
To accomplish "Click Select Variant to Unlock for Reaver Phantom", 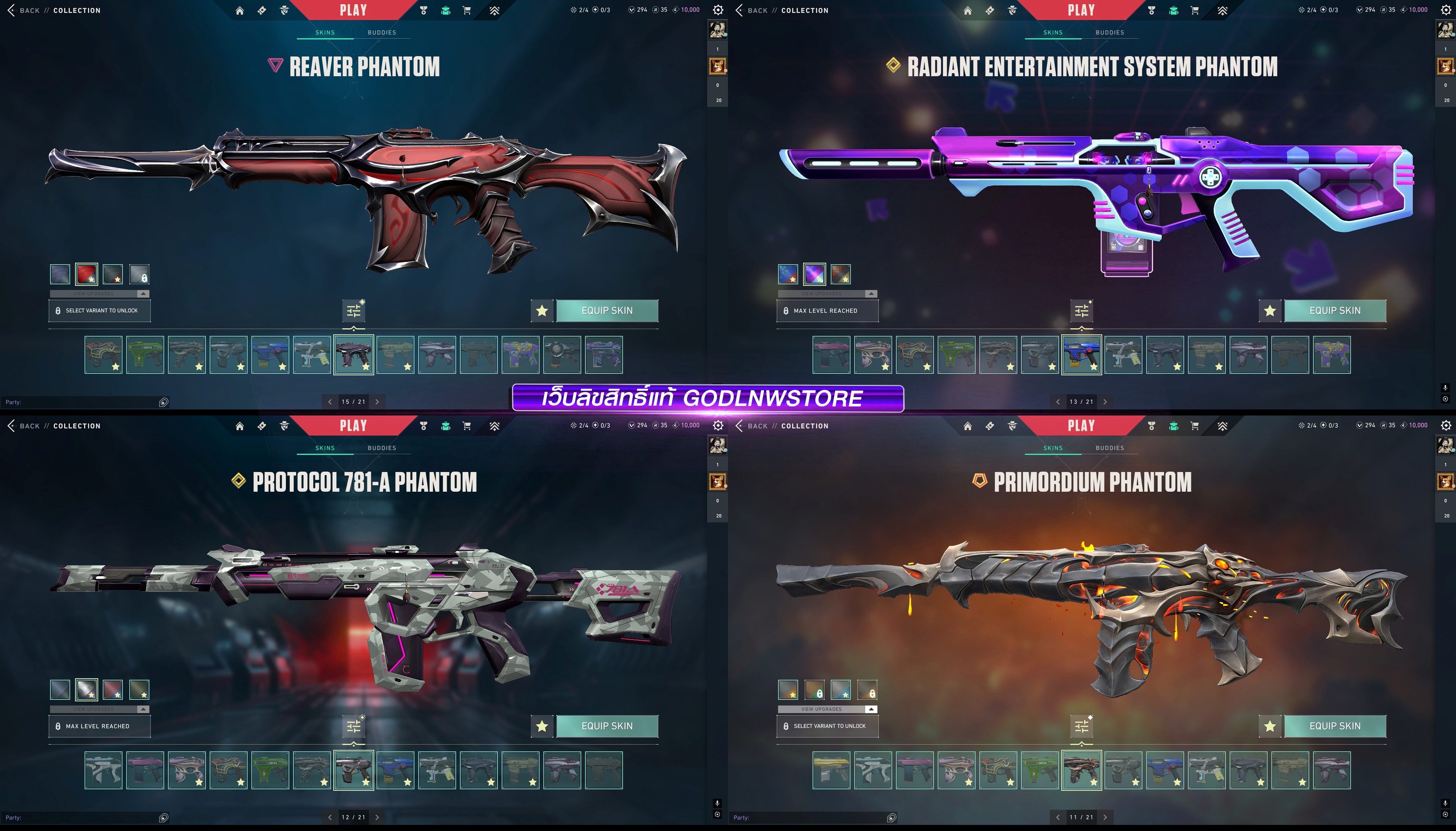I will [x=100, y=310].
